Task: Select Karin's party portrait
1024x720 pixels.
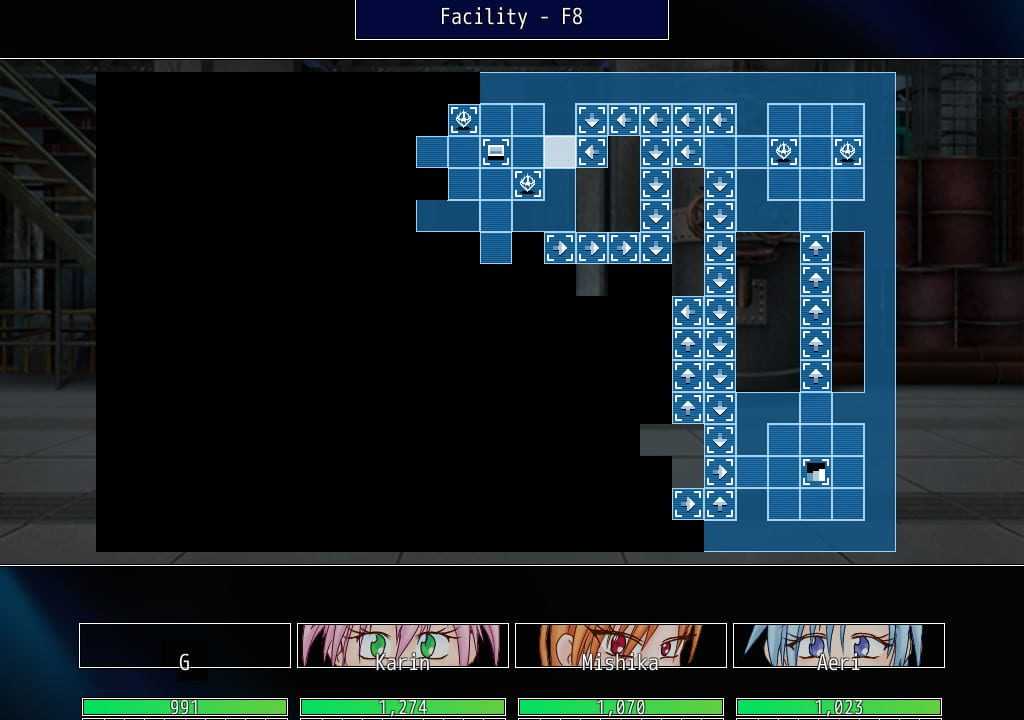Action: pos(403,646)
